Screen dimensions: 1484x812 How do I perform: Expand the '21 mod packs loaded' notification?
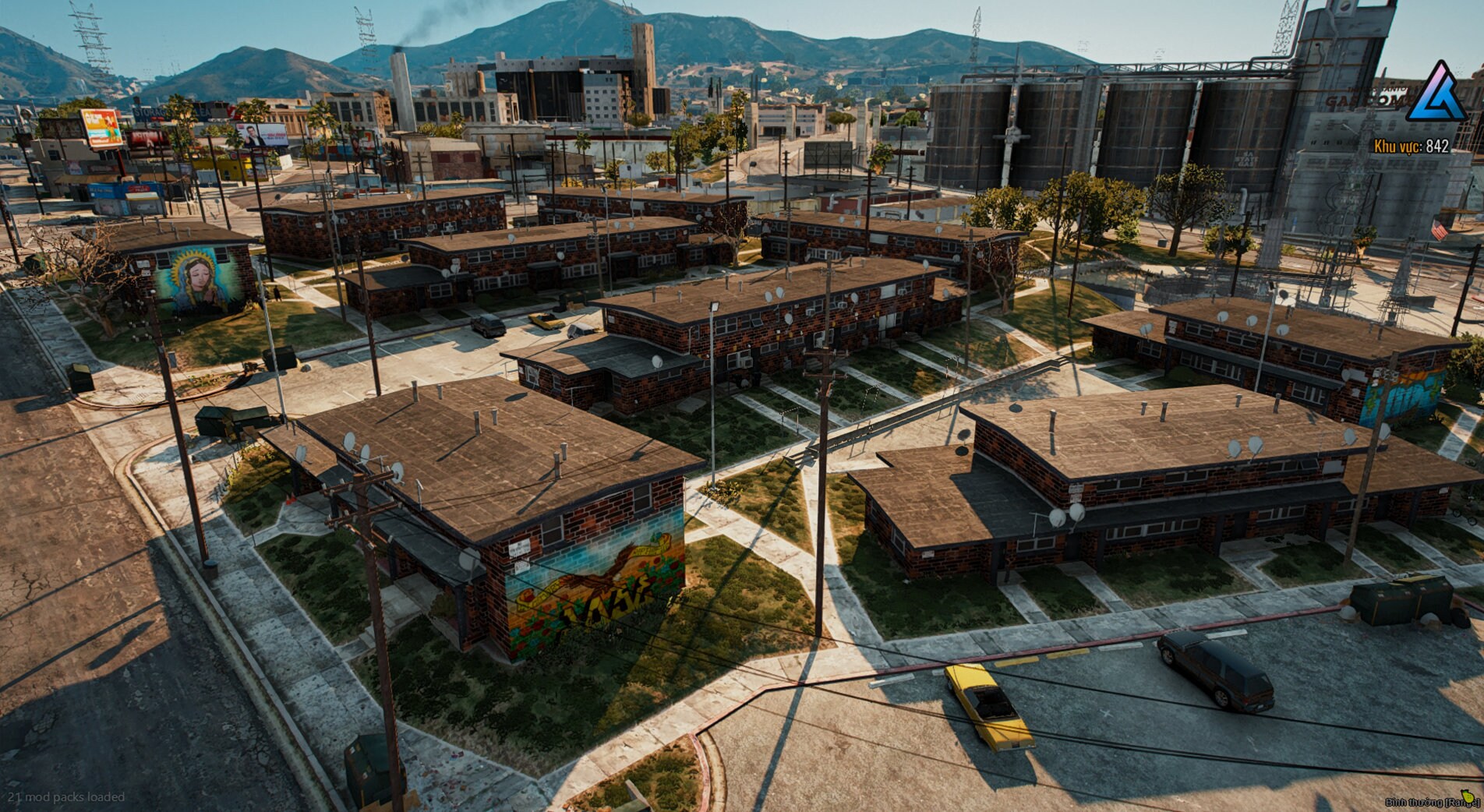(65, 797)
